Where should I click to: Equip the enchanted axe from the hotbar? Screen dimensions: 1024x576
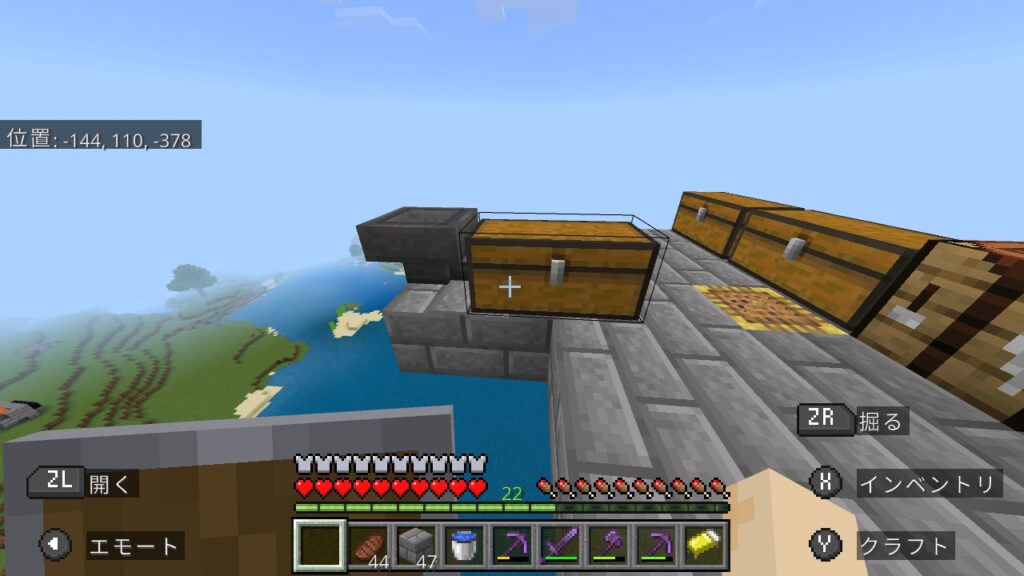pyautogui.click(x=607, y=545)
